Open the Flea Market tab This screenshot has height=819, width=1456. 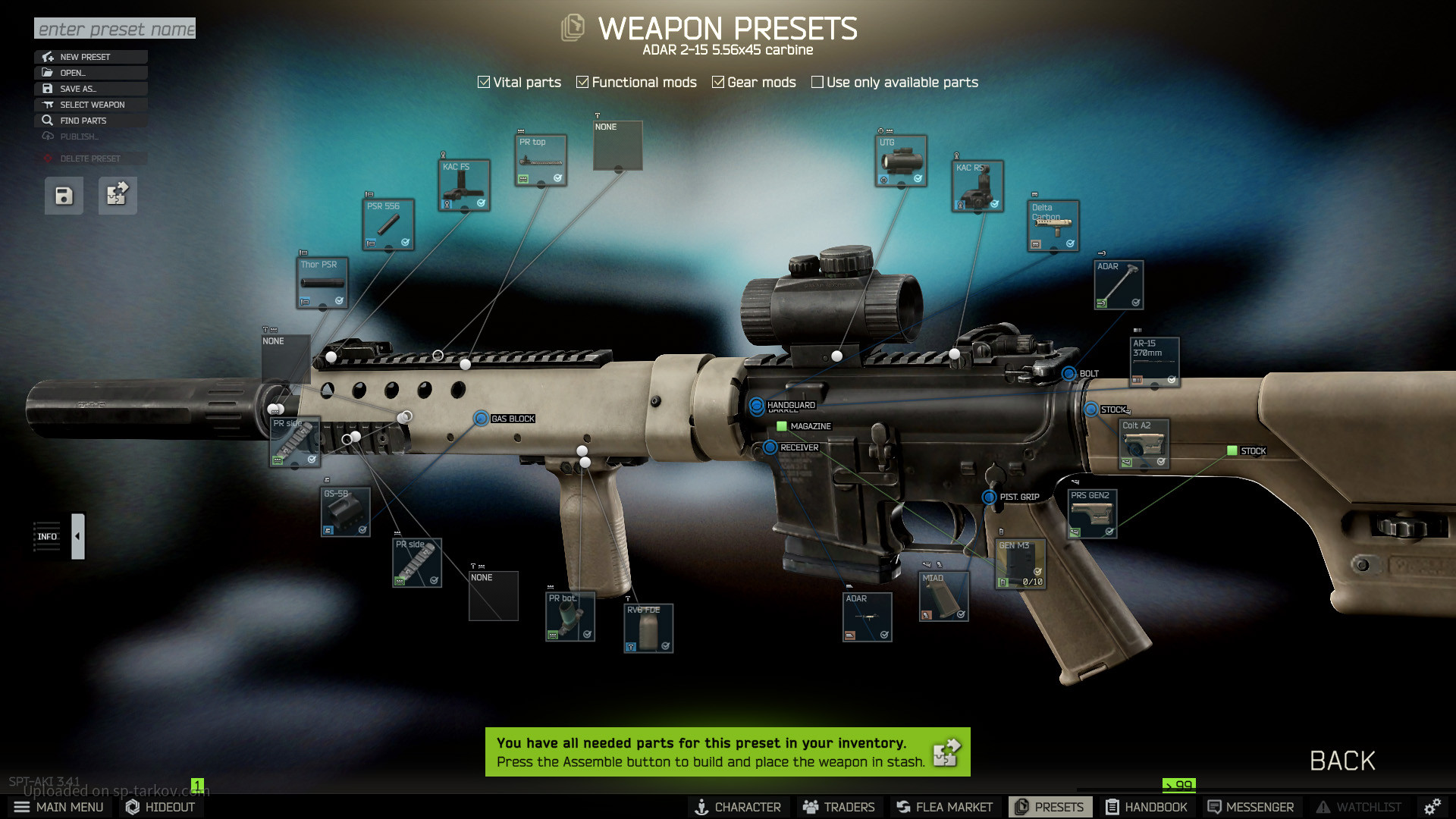click(x=944, y=807)
